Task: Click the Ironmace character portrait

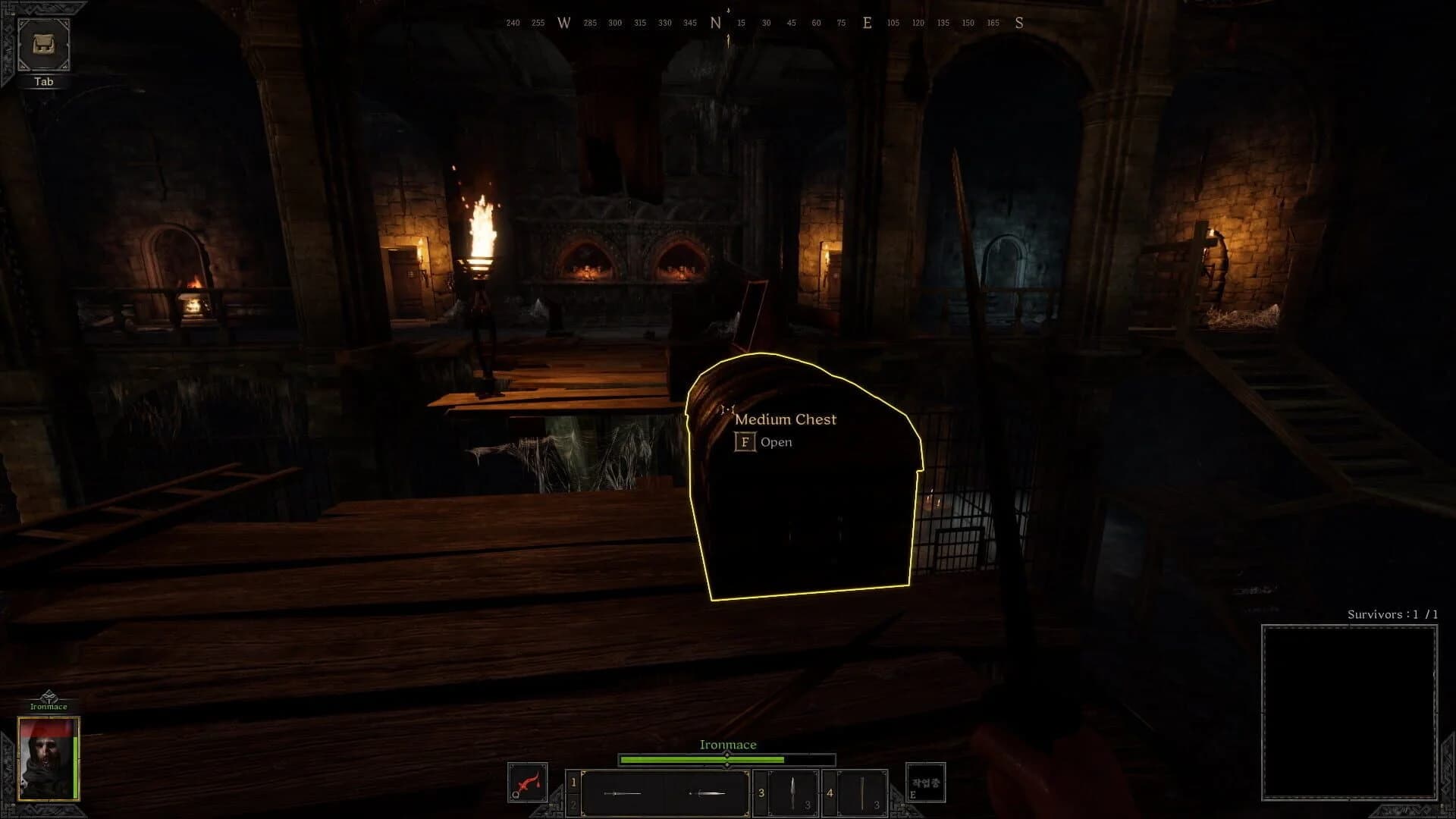Action: [x=49, y=758]
